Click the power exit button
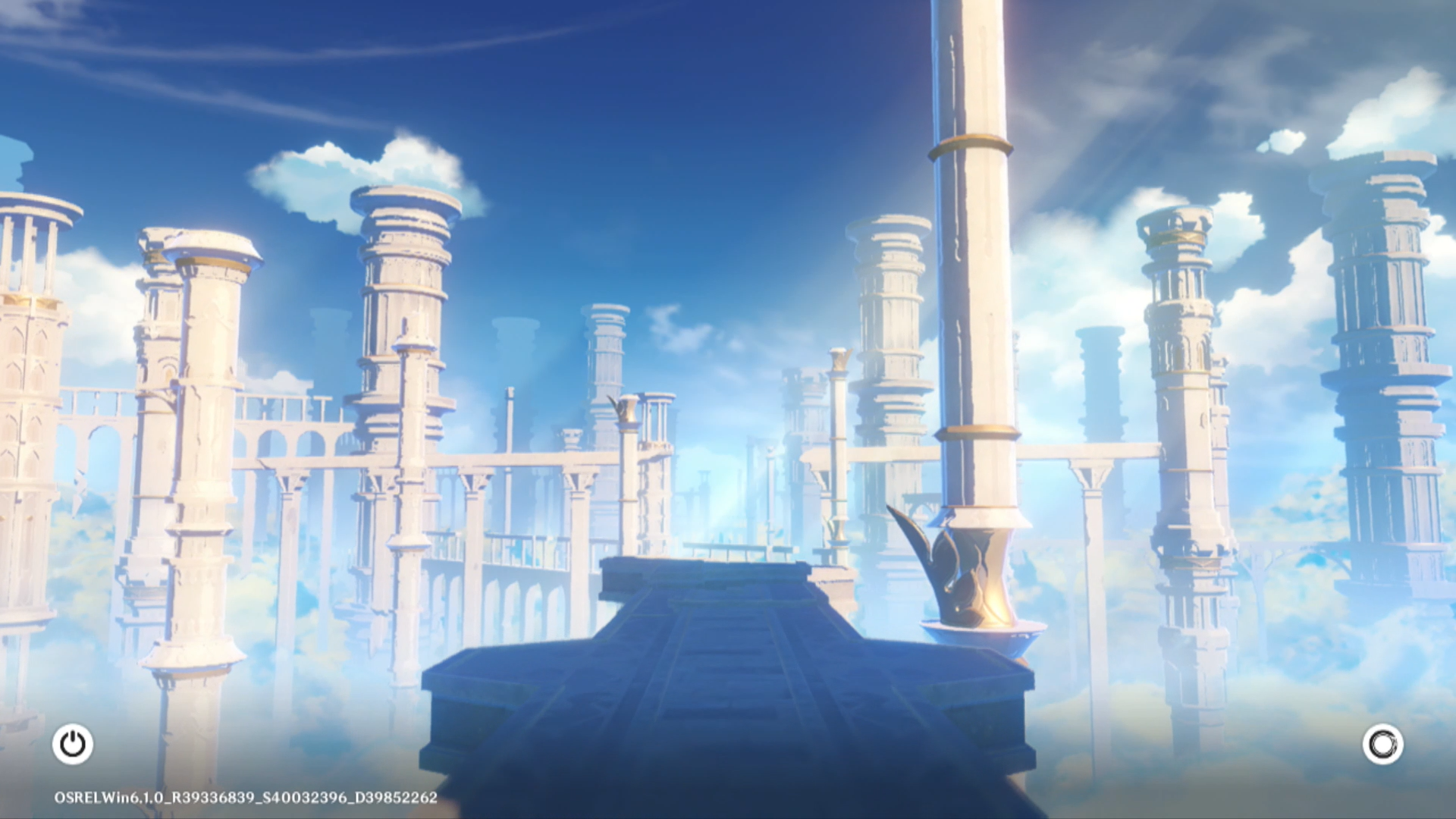1456x819 pixels. point(73,744)
